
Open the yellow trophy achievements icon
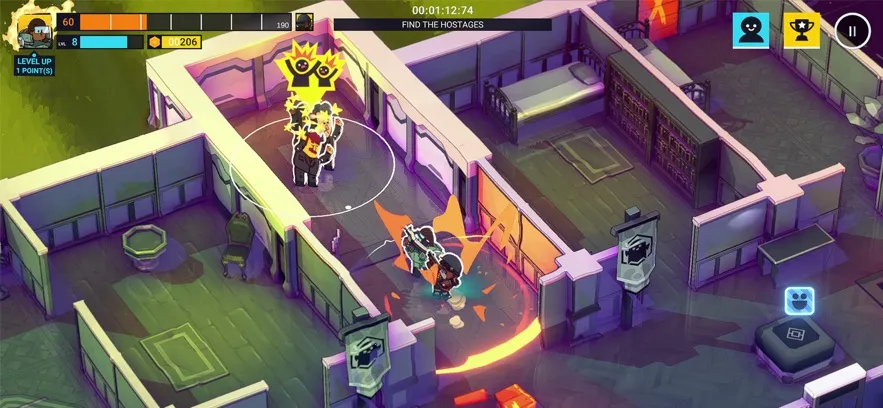coord(801,30)
